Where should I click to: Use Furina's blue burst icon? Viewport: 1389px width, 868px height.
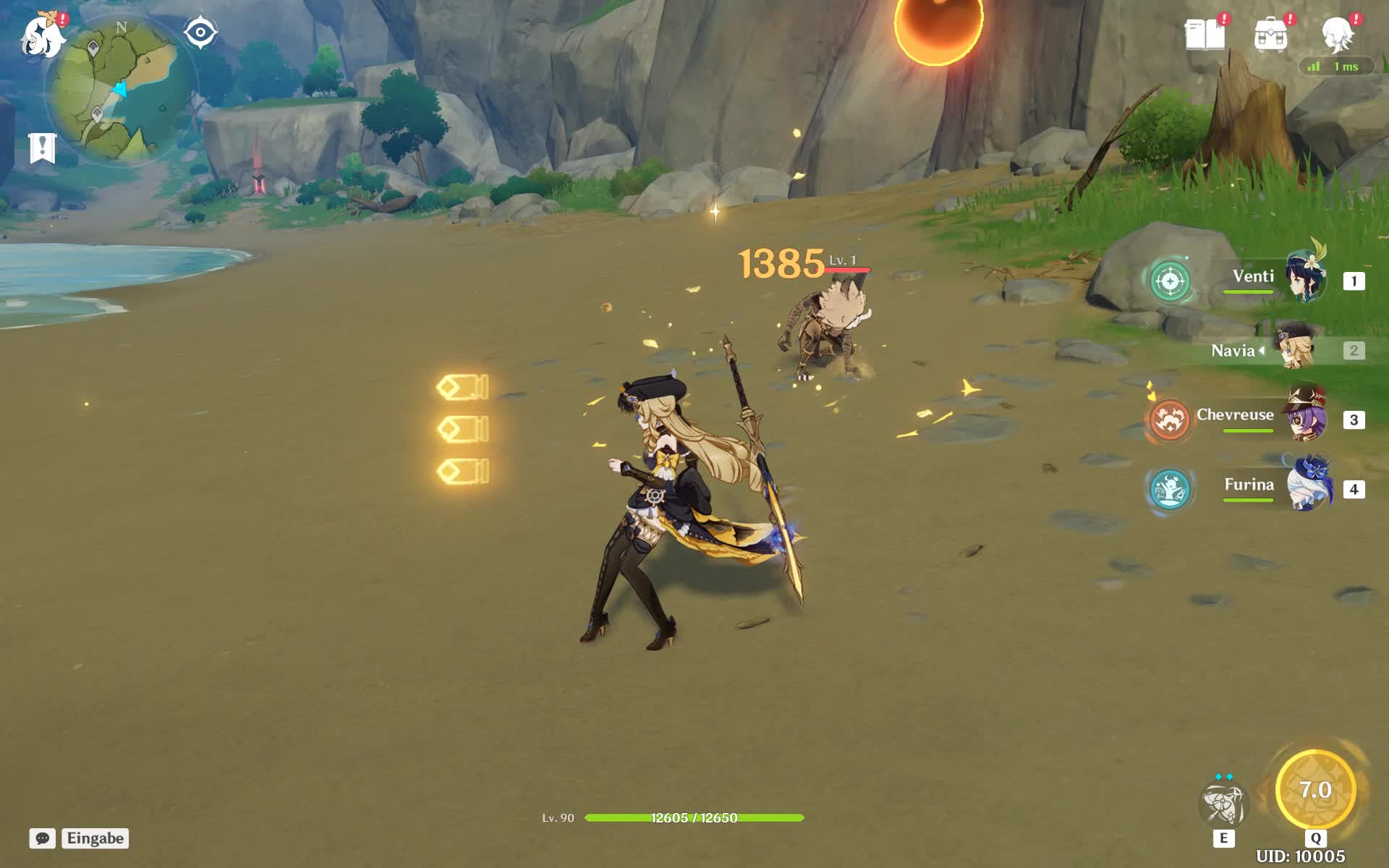click(1169, 489)
